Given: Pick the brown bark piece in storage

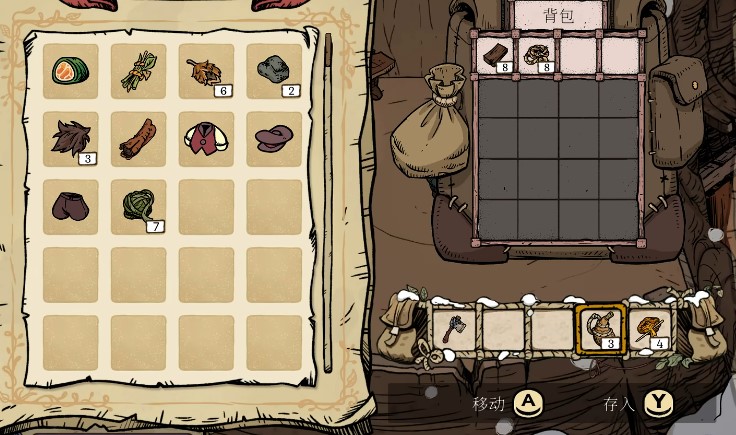Looking at the screenshot, I should 138,138.
